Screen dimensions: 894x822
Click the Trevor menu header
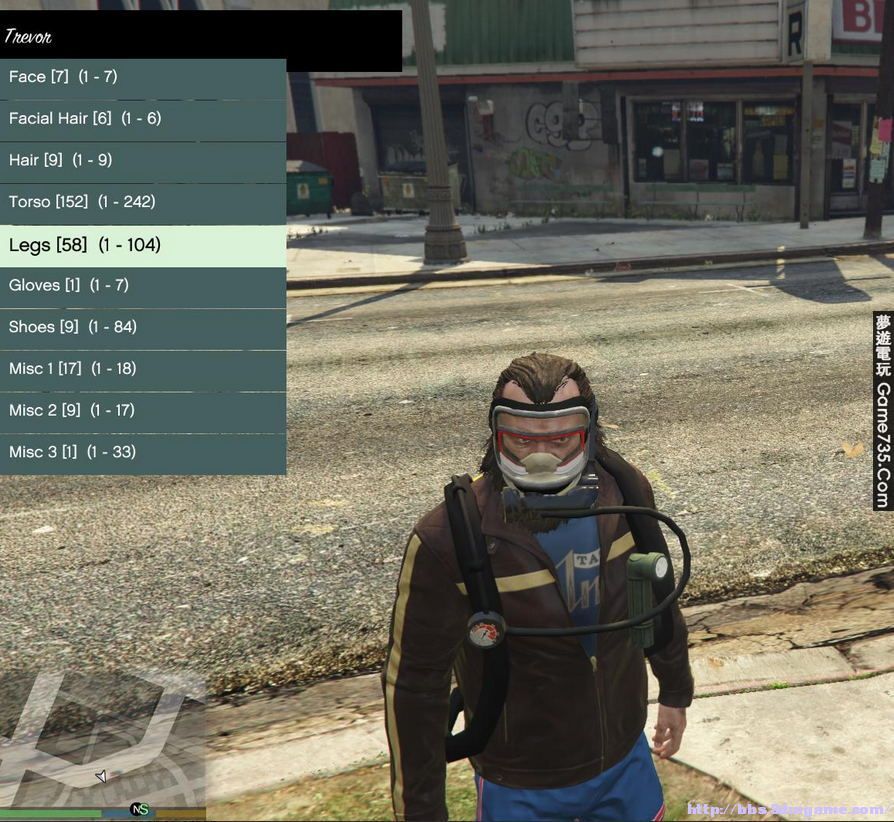tap(200, 38)
